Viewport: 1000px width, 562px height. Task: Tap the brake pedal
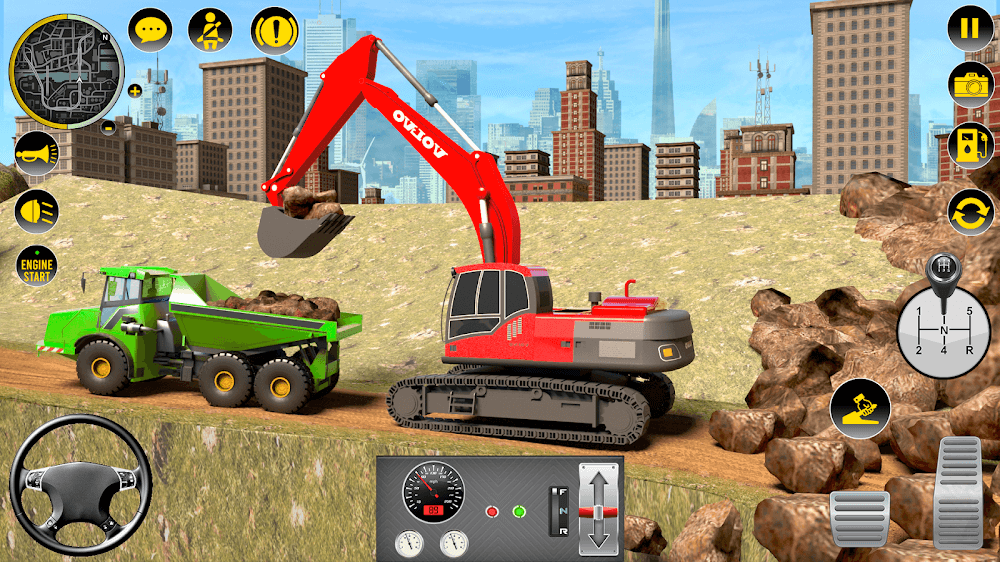859,519
